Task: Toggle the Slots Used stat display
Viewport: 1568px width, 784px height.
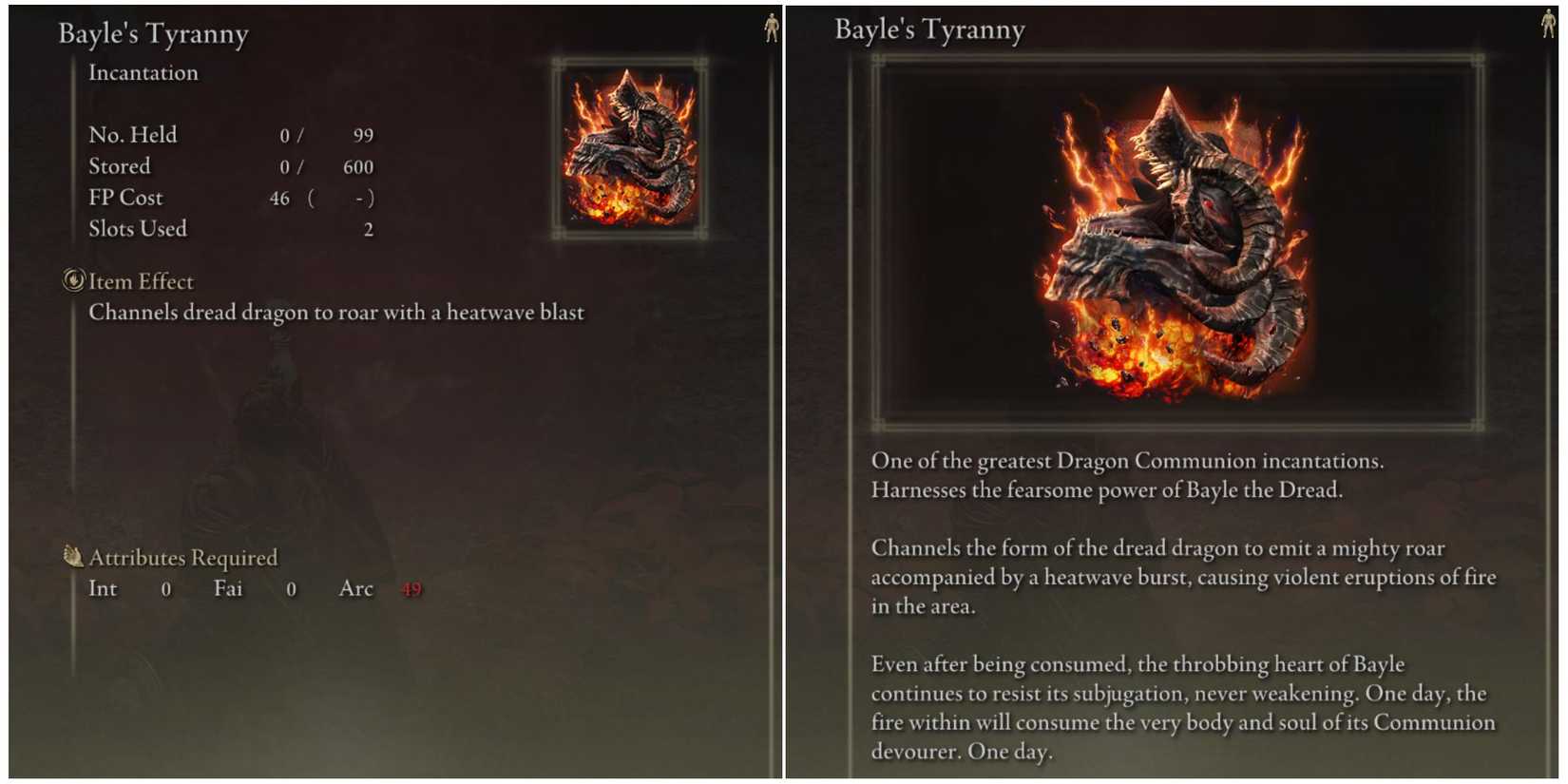Action: tap(137, 228)
